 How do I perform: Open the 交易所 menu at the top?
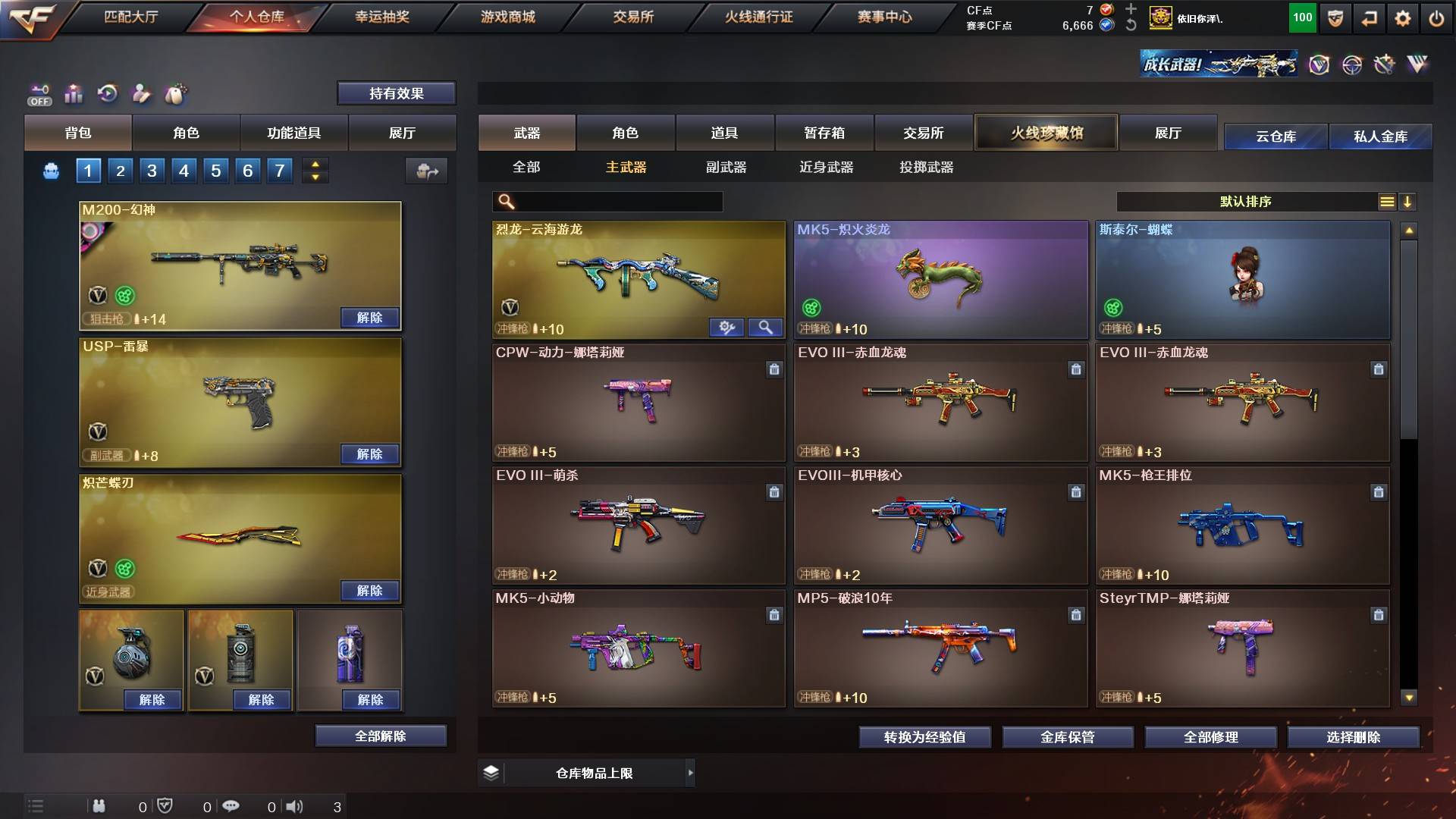(x=634, y=17)
